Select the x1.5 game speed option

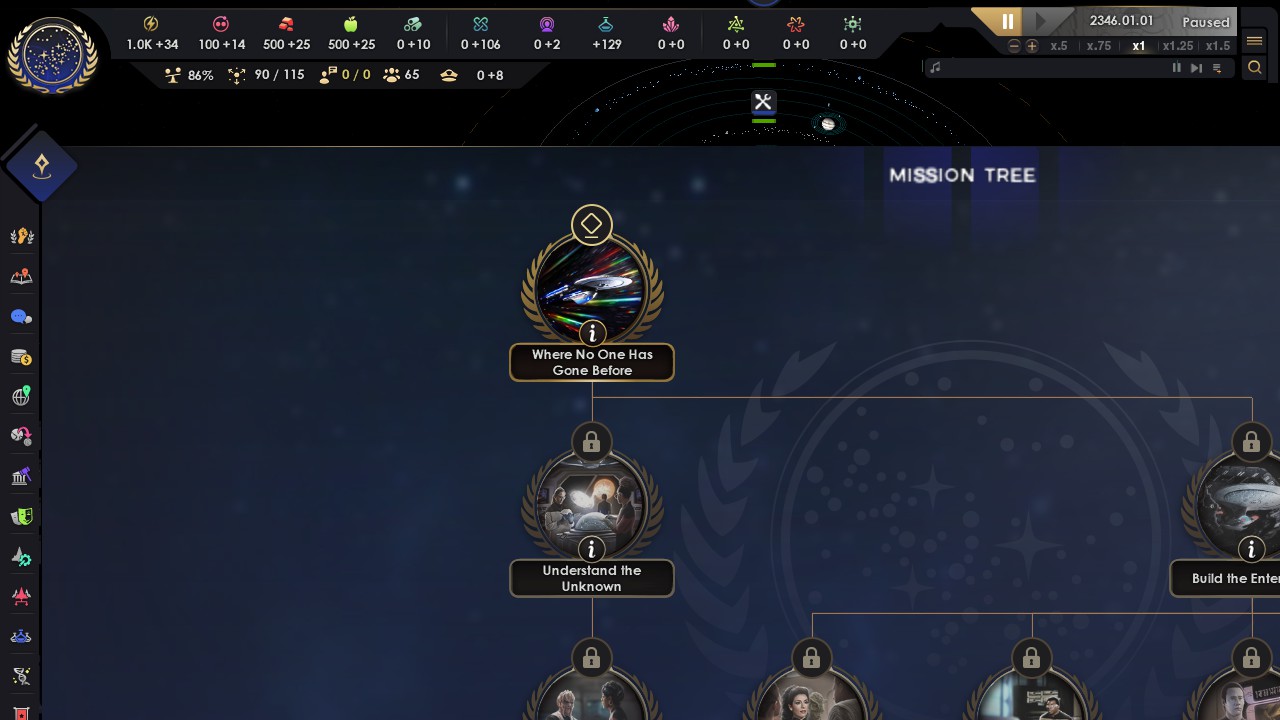point(1218,46)
